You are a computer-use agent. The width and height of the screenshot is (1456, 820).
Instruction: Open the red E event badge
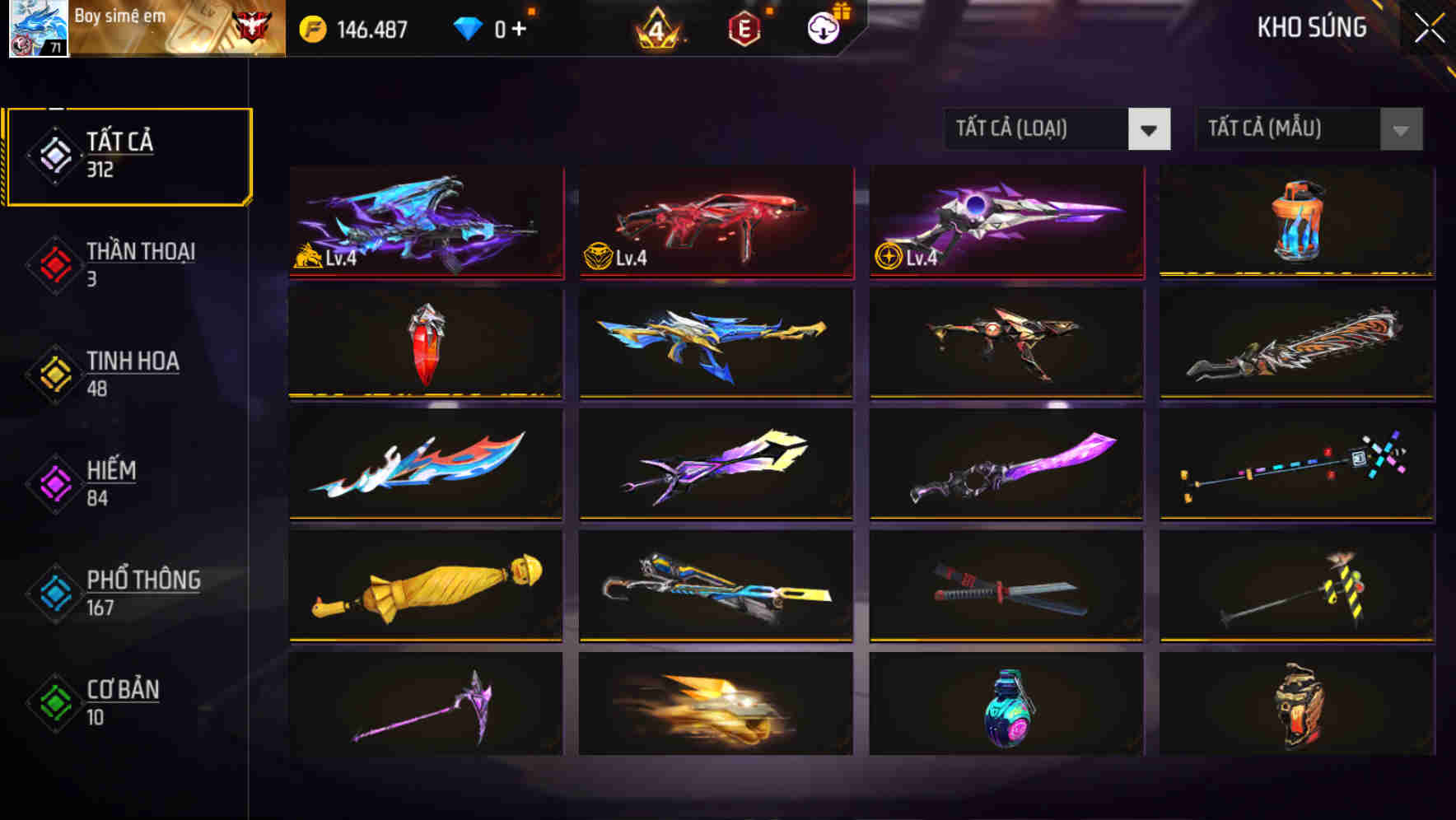click(745, 27)
